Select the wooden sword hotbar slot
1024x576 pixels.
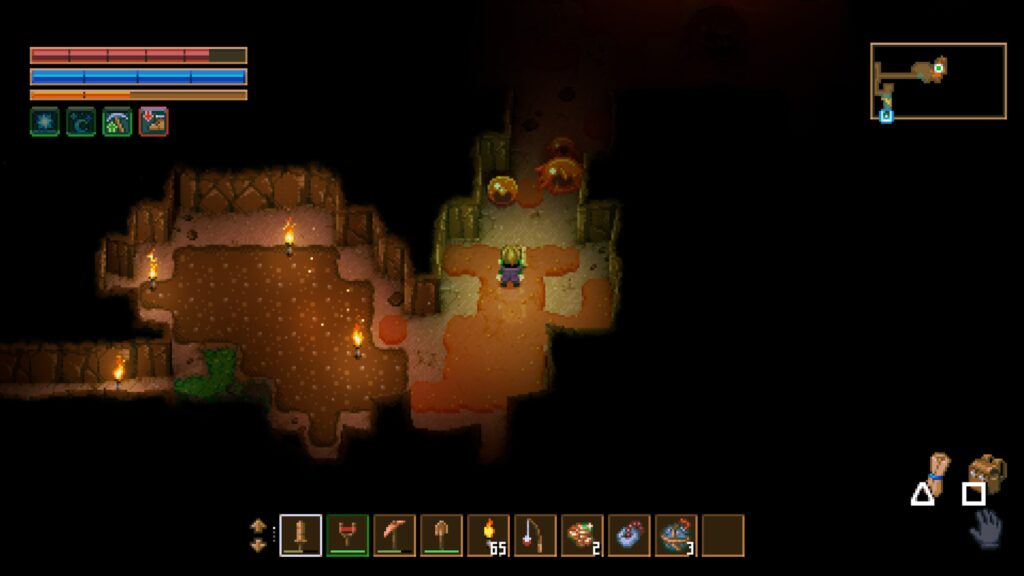300,535
